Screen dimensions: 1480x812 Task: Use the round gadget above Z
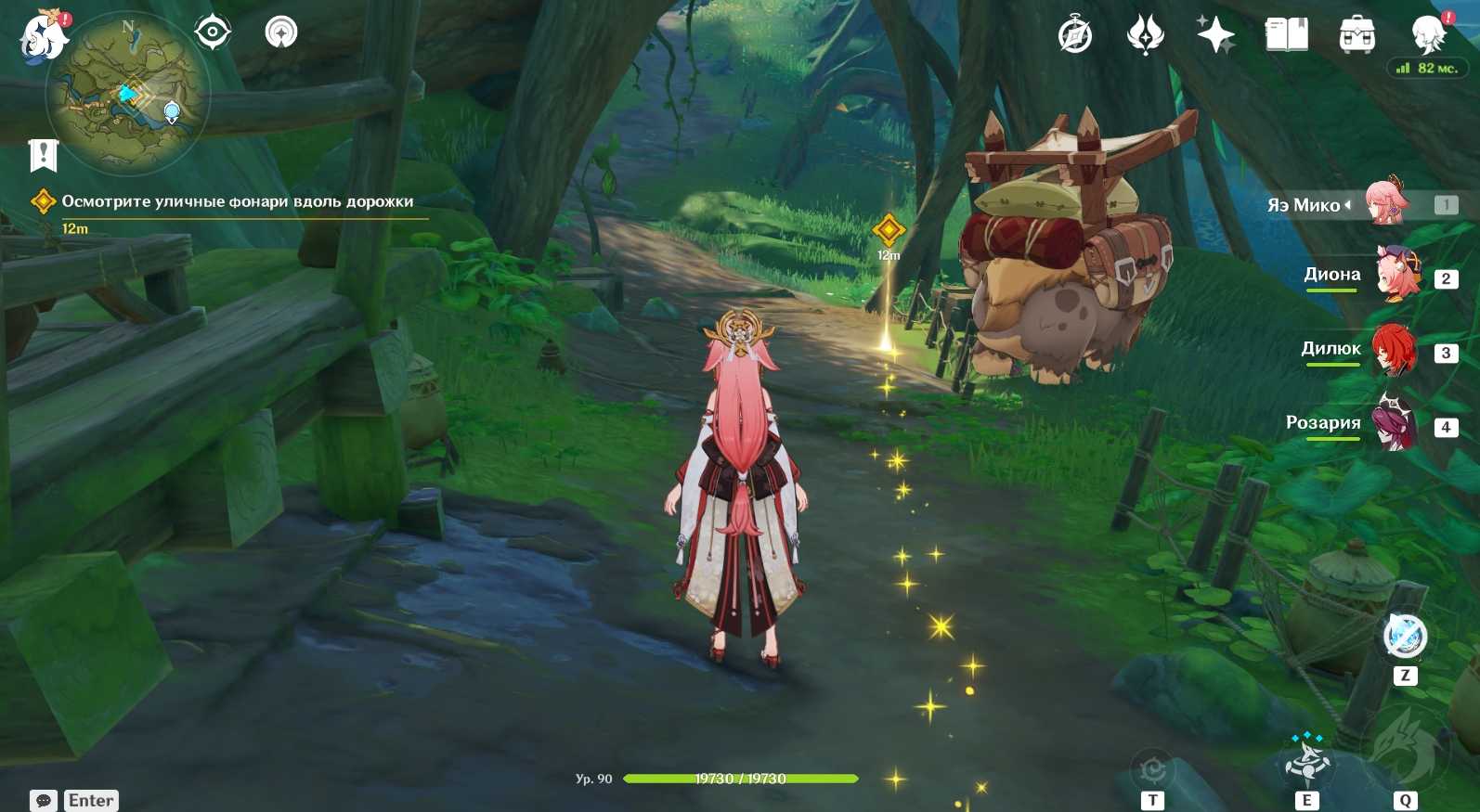pyautogui.click(x=1405, y=637)
